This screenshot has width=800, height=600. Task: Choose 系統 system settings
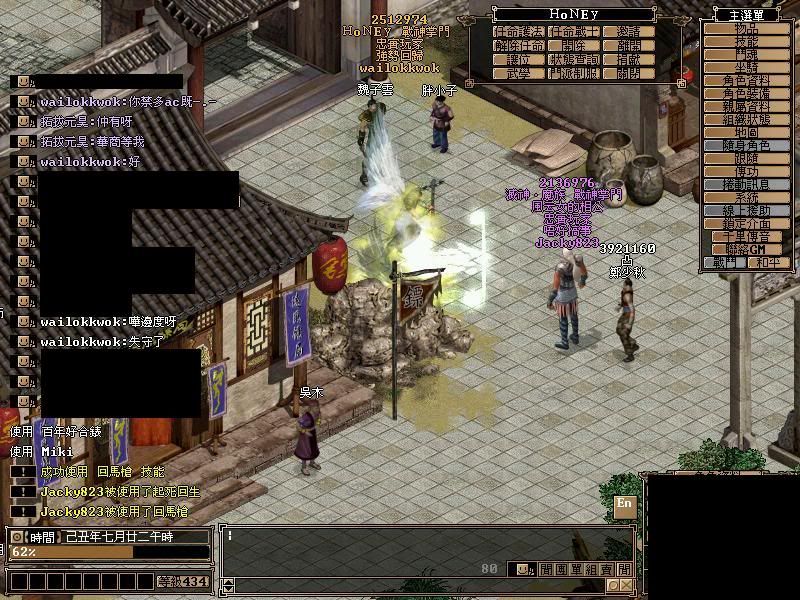(745, 197)
